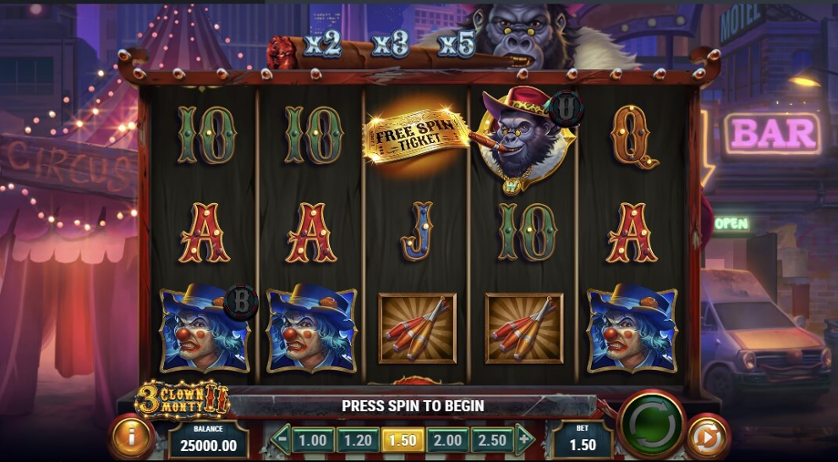Viewport: 838px width, 462px height.
Task: Increase the bet with the plus arrow
Action: (x=523, y=439)
